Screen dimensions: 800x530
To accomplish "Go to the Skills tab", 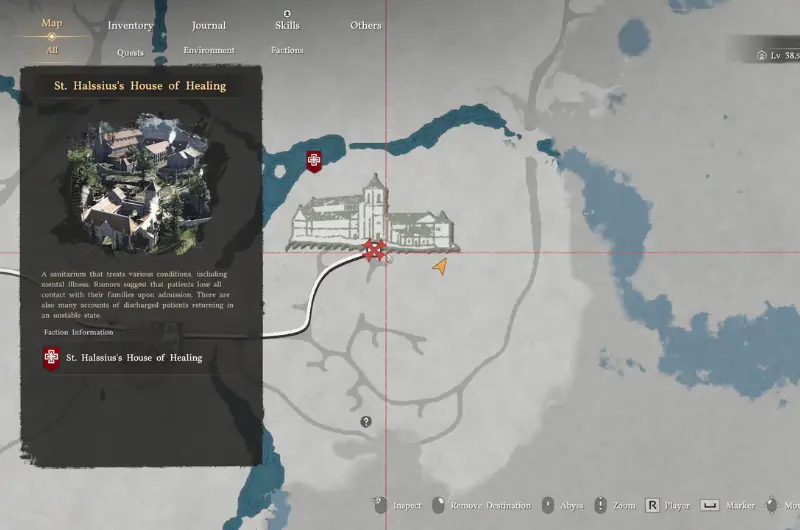I will [x=287, y=25].
